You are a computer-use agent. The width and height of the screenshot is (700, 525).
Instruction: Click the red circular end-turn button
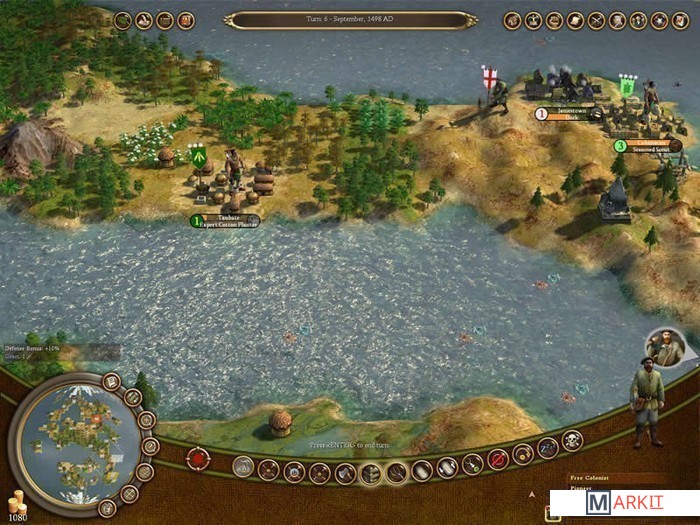pyautogui.click(x=199, y=458)
